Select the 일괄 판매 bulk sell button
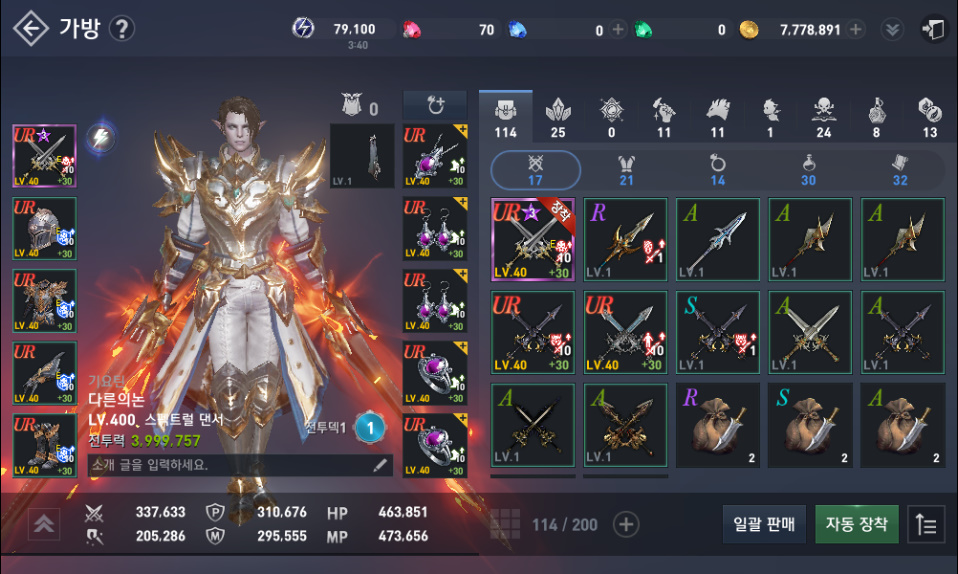Screen dimensions: 958x574 click(x=764, y=524)
